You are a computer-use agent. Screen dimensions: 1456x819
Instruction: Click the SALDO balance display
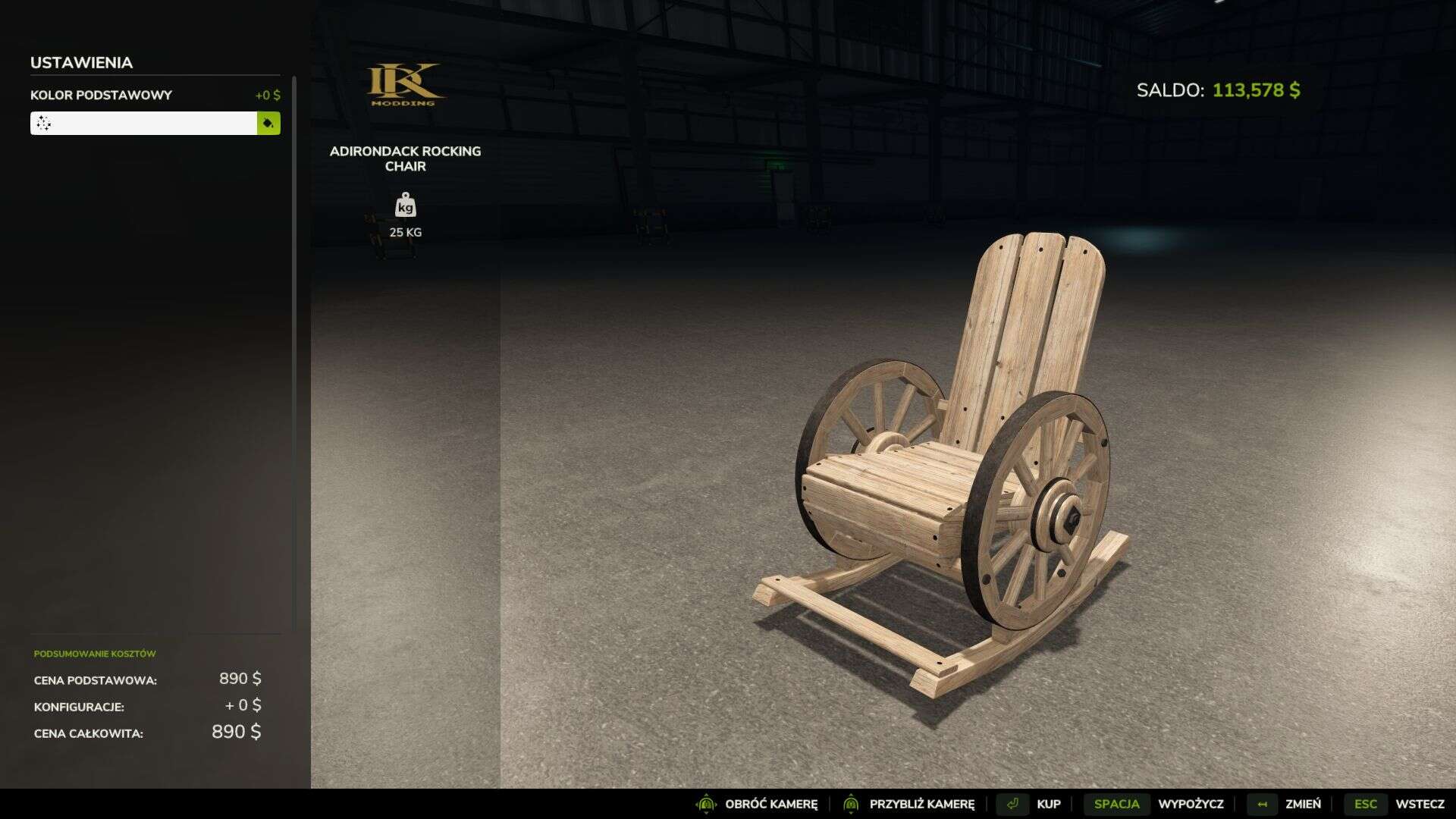tap(1217, 90)
